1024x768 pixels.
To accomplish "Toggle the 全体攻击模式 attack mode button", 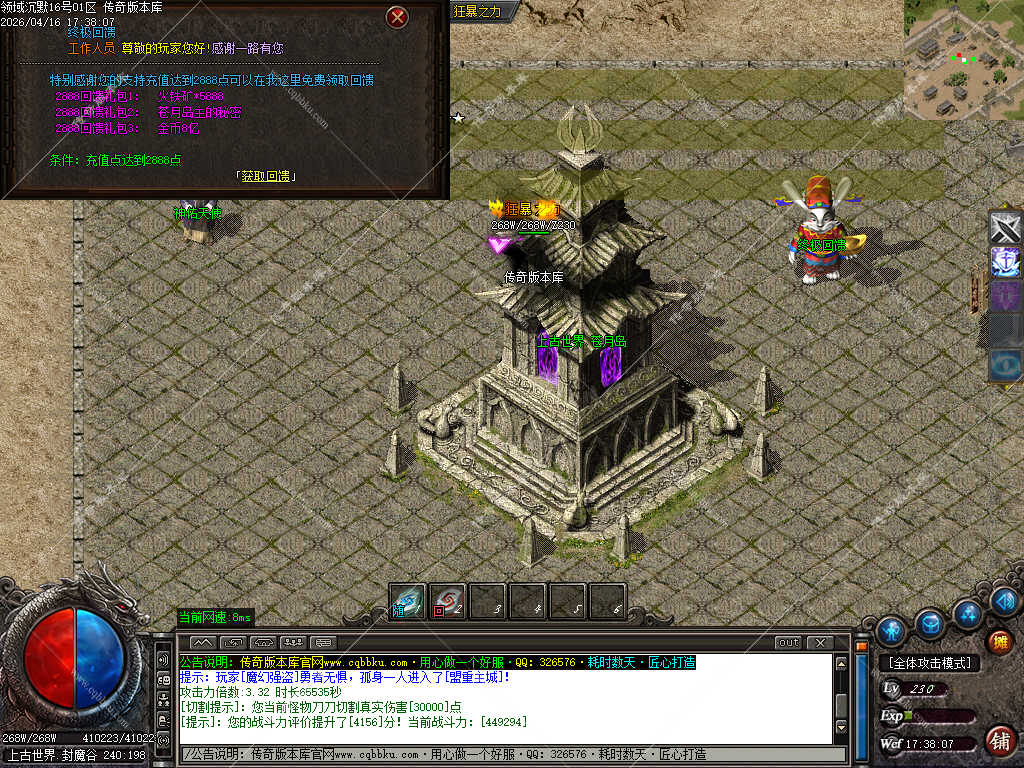I will [929, 663].
